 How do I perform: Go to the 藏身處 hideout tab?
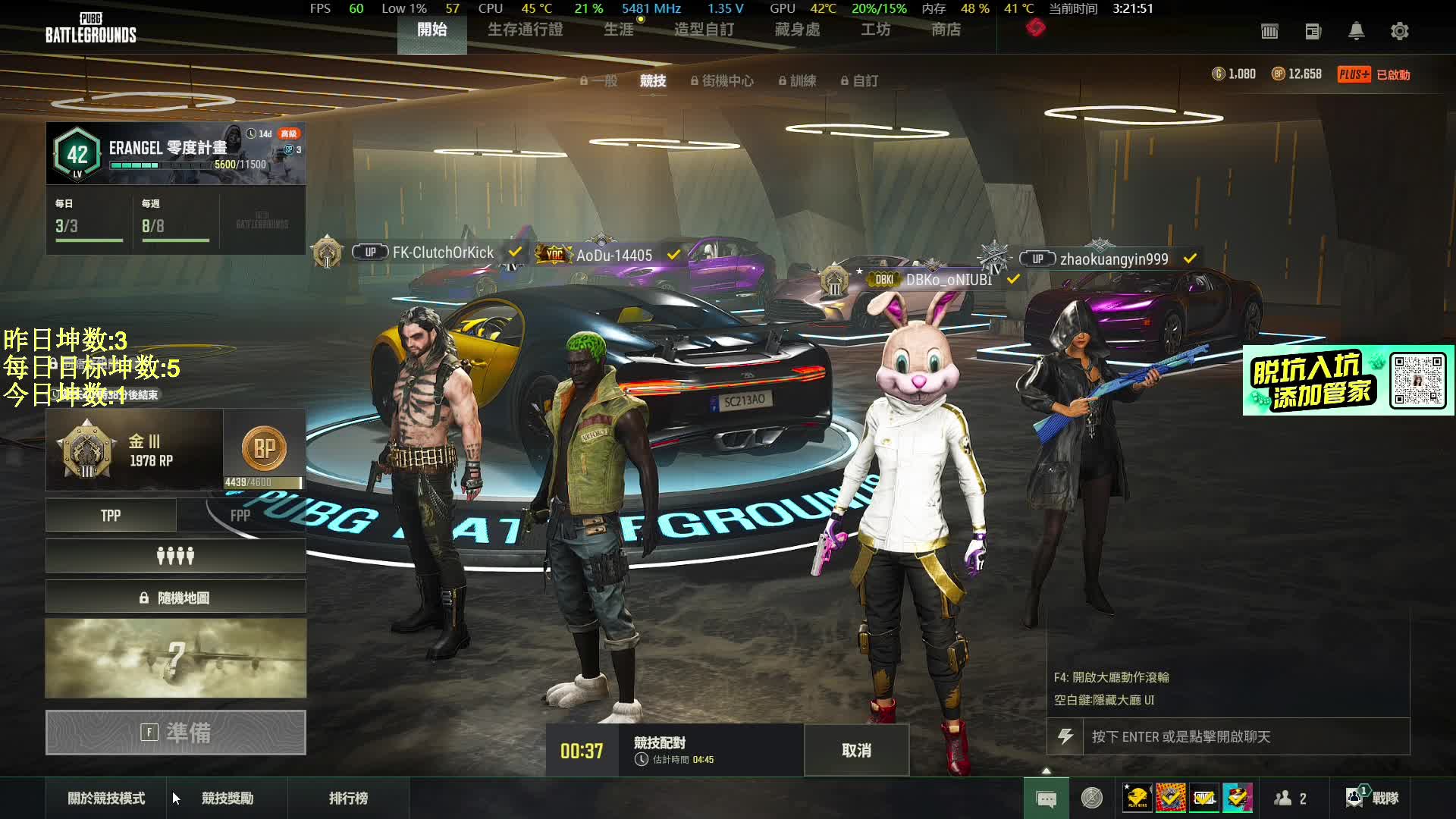(x=797, y=30)
